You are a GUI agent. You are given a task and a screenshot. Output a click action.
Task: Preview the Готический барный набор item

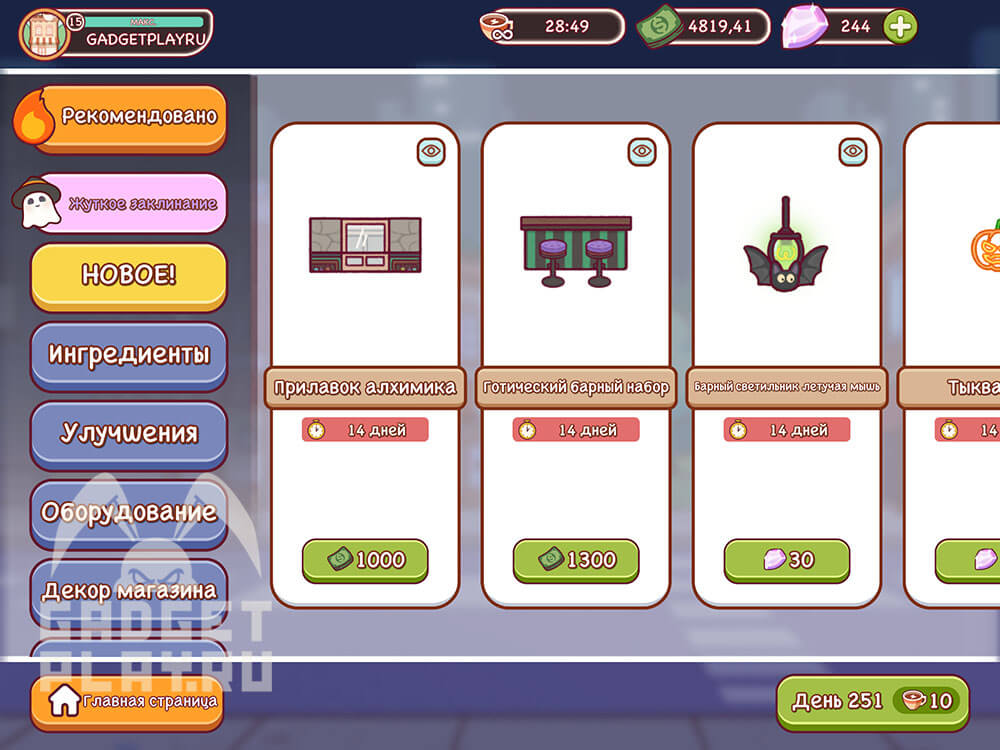642,152
